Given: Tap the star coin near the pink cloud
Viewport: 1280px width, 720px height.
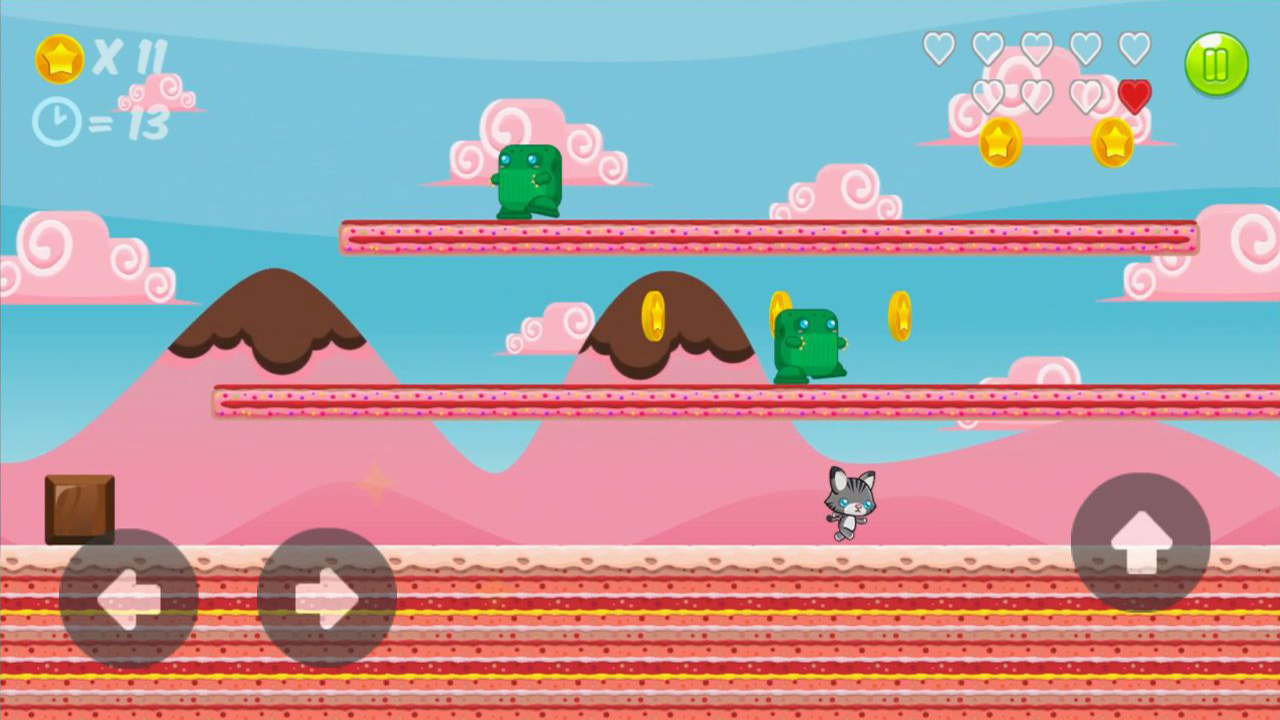Looking at the screenshot, I should tap(999, 142).
